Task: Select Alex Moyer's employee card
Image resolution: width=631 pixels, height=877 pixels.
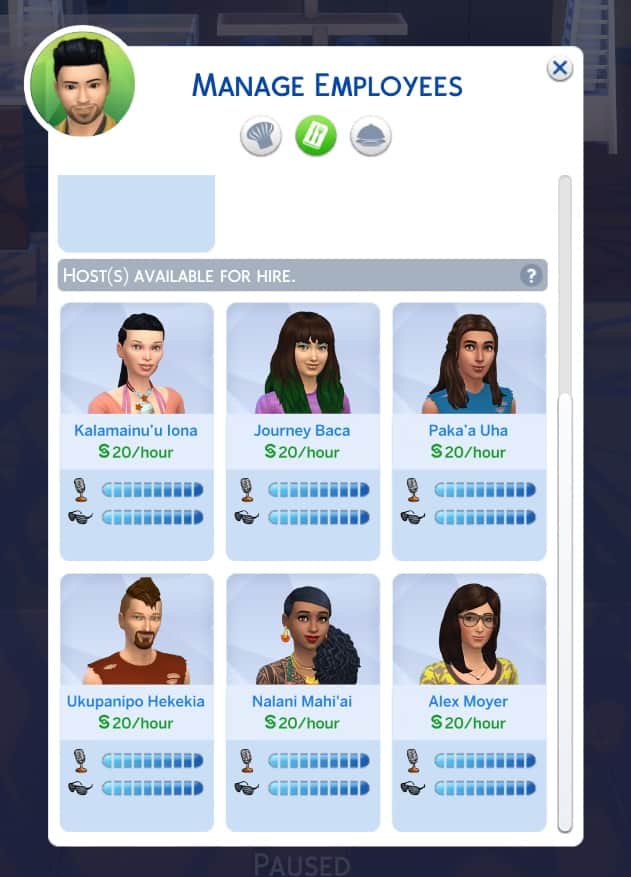Action: pyautogui.click(x=468, y=701)
